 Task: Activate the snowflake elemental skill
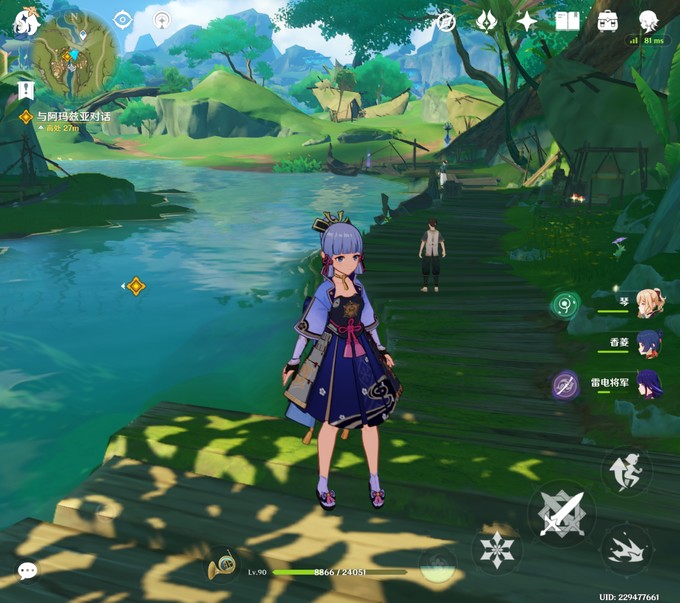[496, 549]
